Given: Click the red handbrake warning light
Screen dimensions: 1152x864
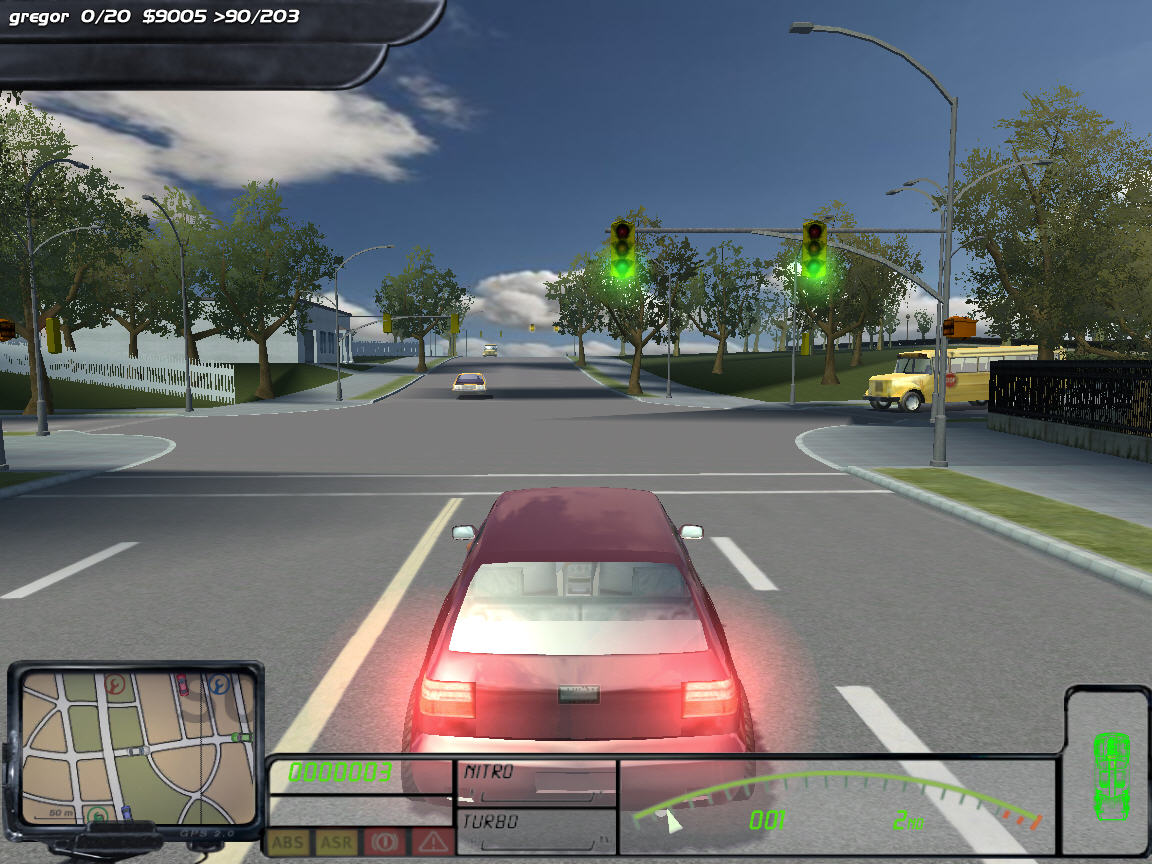Looking at the screenshot, I should tap(384, 842).
